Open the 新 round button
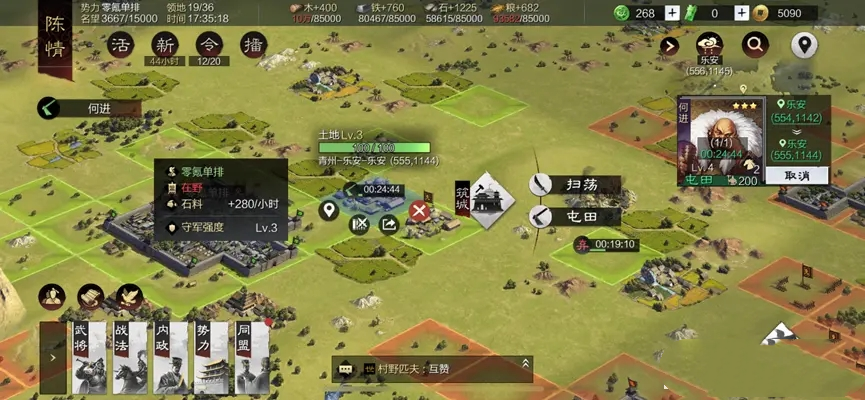This screenshot has width=865, height=400. coord(165,45)
